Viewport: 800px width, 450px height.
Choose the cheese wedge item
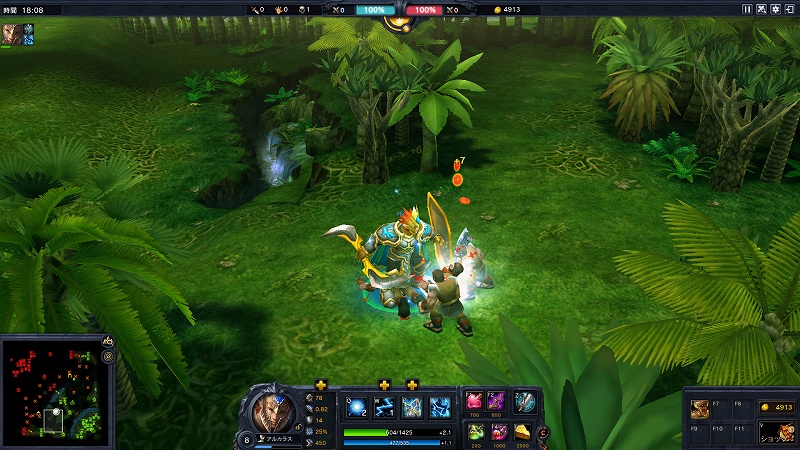pyautogui.click(x=522, y=431)
